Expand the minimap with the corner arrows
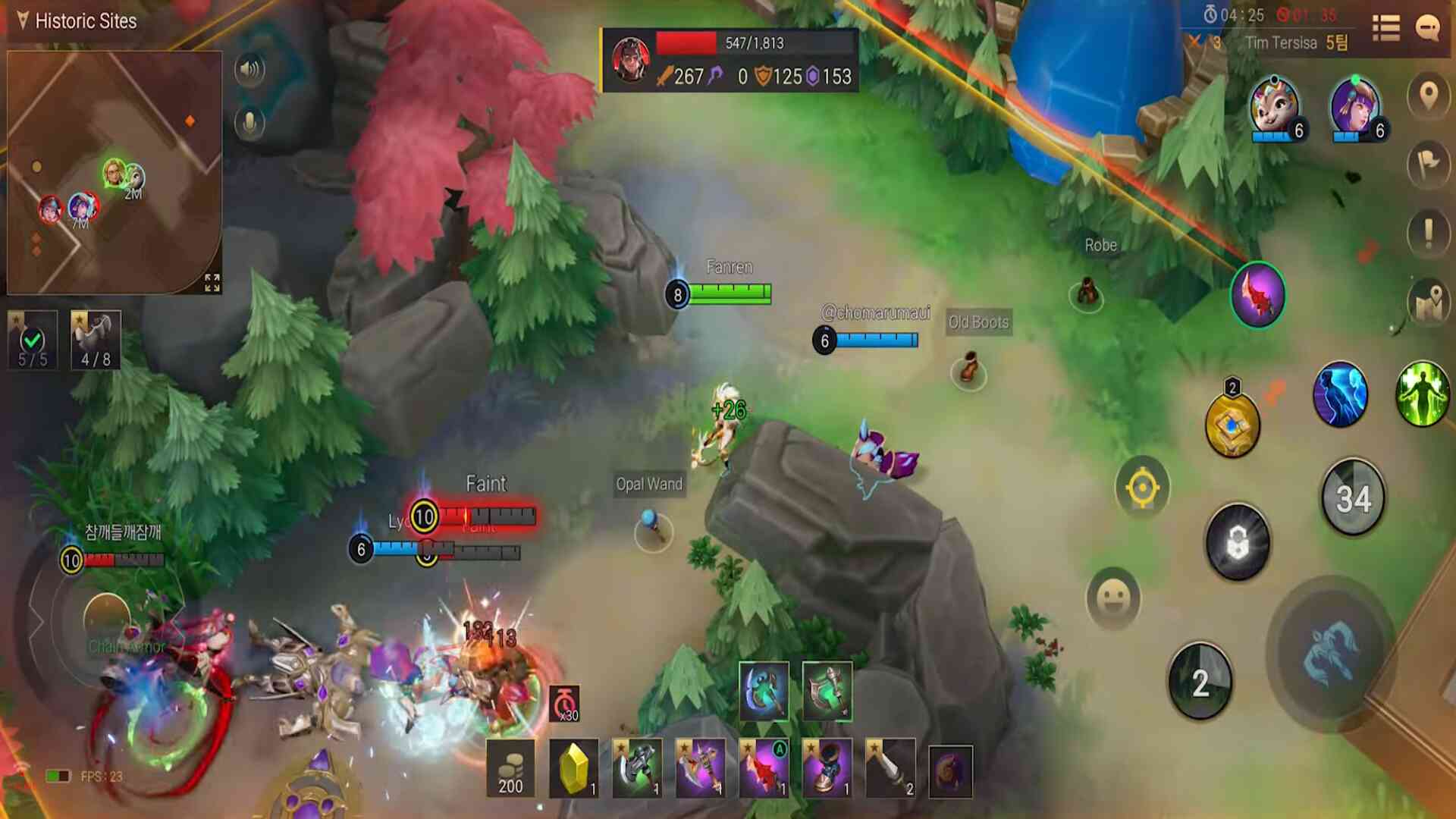Image resolution: width=1456 pixels, height=819 pixels. pos(212,282)
